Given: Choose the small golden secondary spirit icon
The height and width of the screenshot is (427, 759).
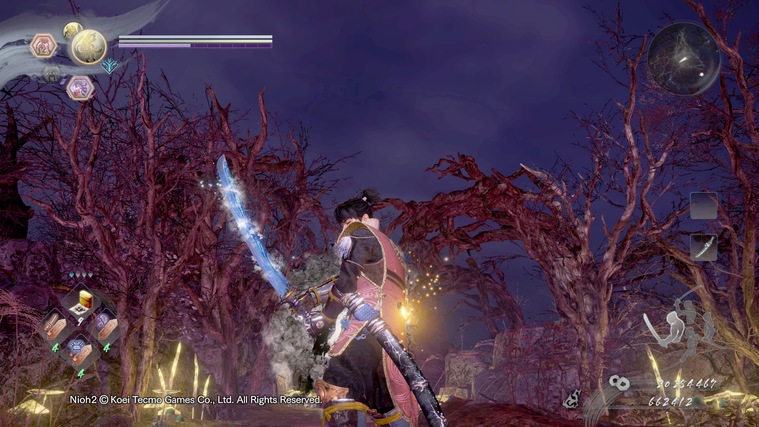Looking at the screenshot, I should pos(72,31).
